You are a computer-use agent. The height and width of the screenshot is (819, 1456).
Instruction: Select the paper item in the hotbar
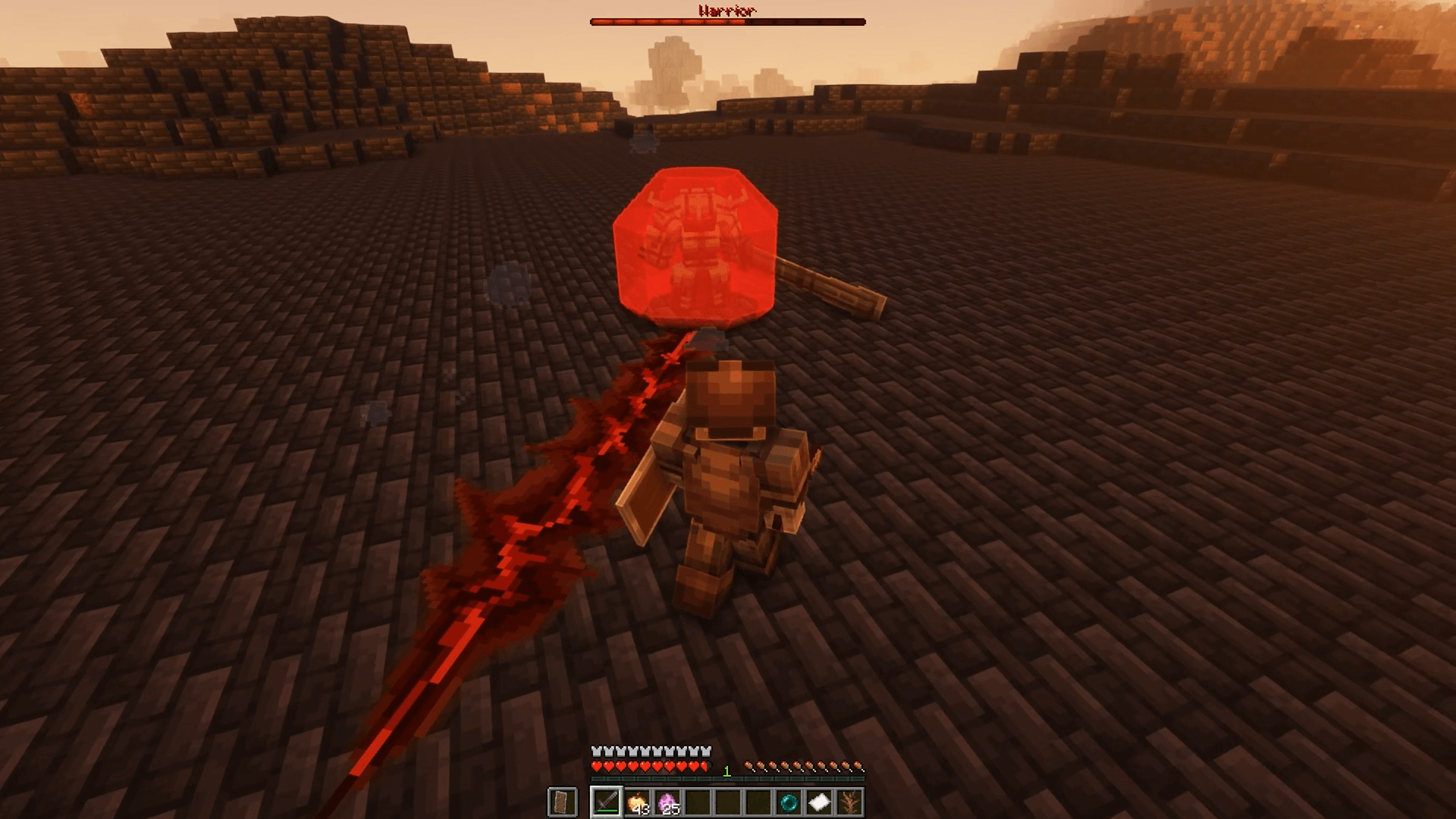819,802
